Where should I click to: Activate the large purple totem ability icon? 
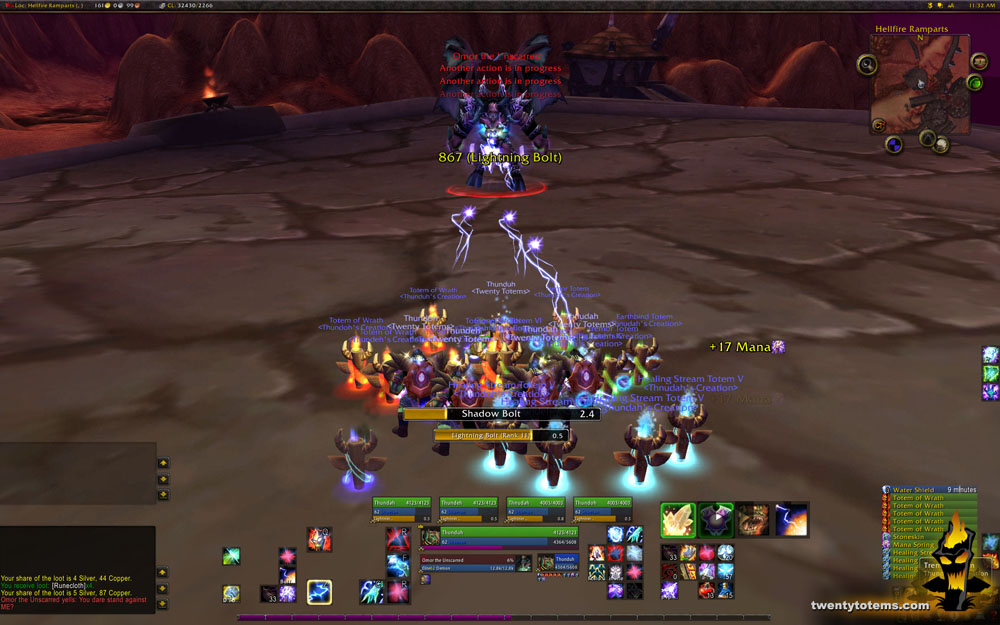pyautogui.click(x=716, y=520)
